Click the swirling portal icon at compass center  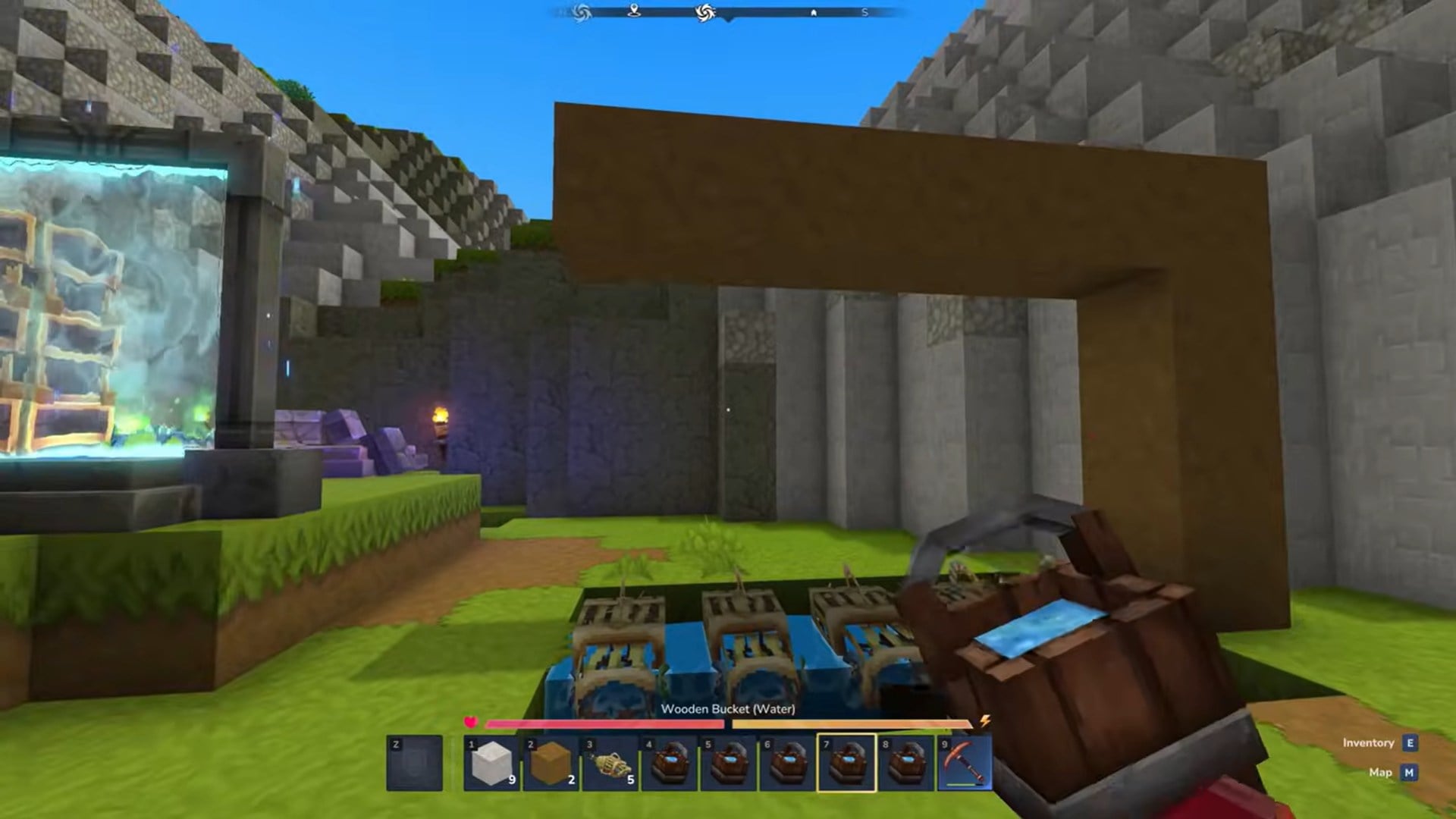coord(704,11)
